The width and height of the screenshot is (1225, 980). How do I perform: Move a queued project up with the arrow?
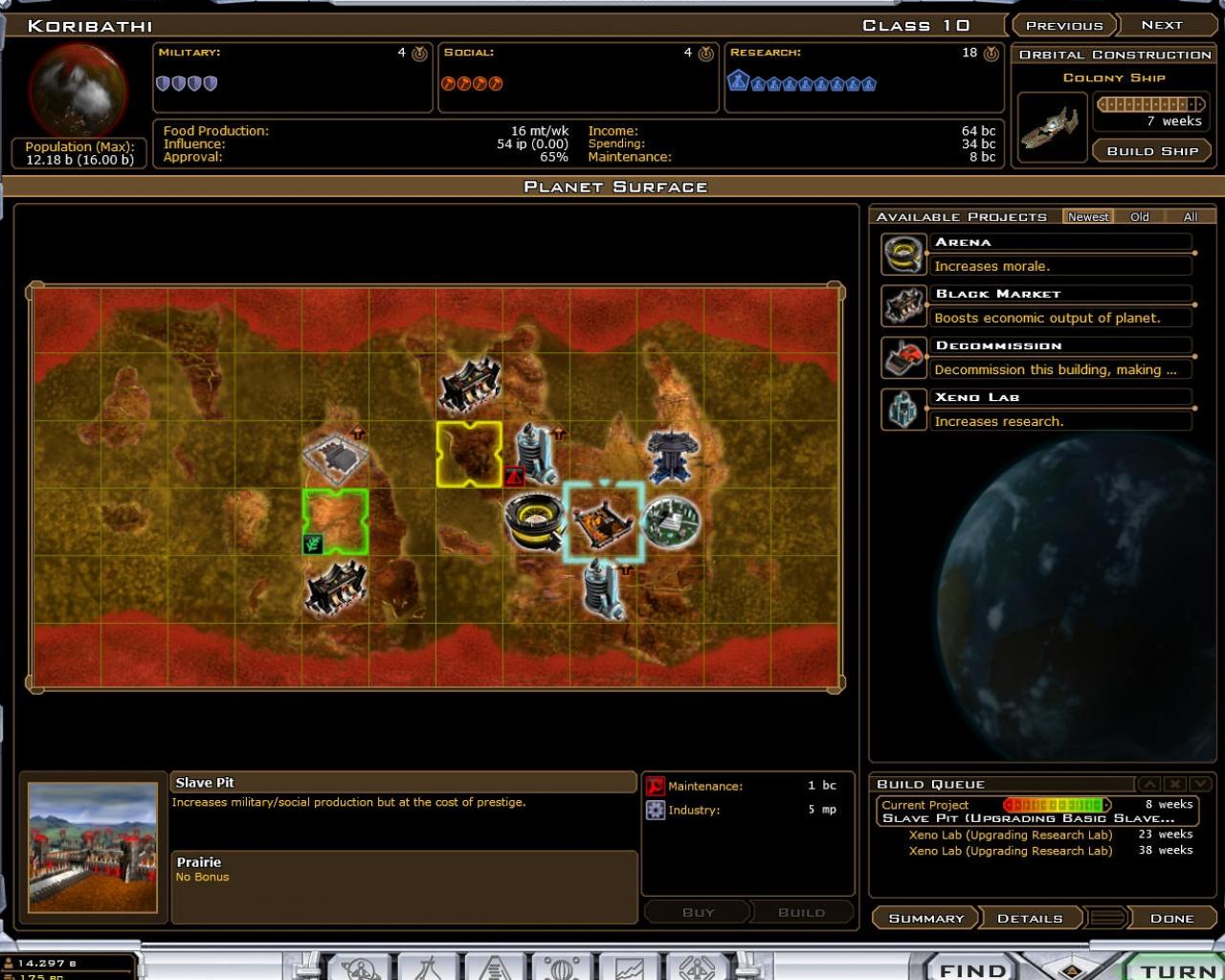coord(1149,783)
